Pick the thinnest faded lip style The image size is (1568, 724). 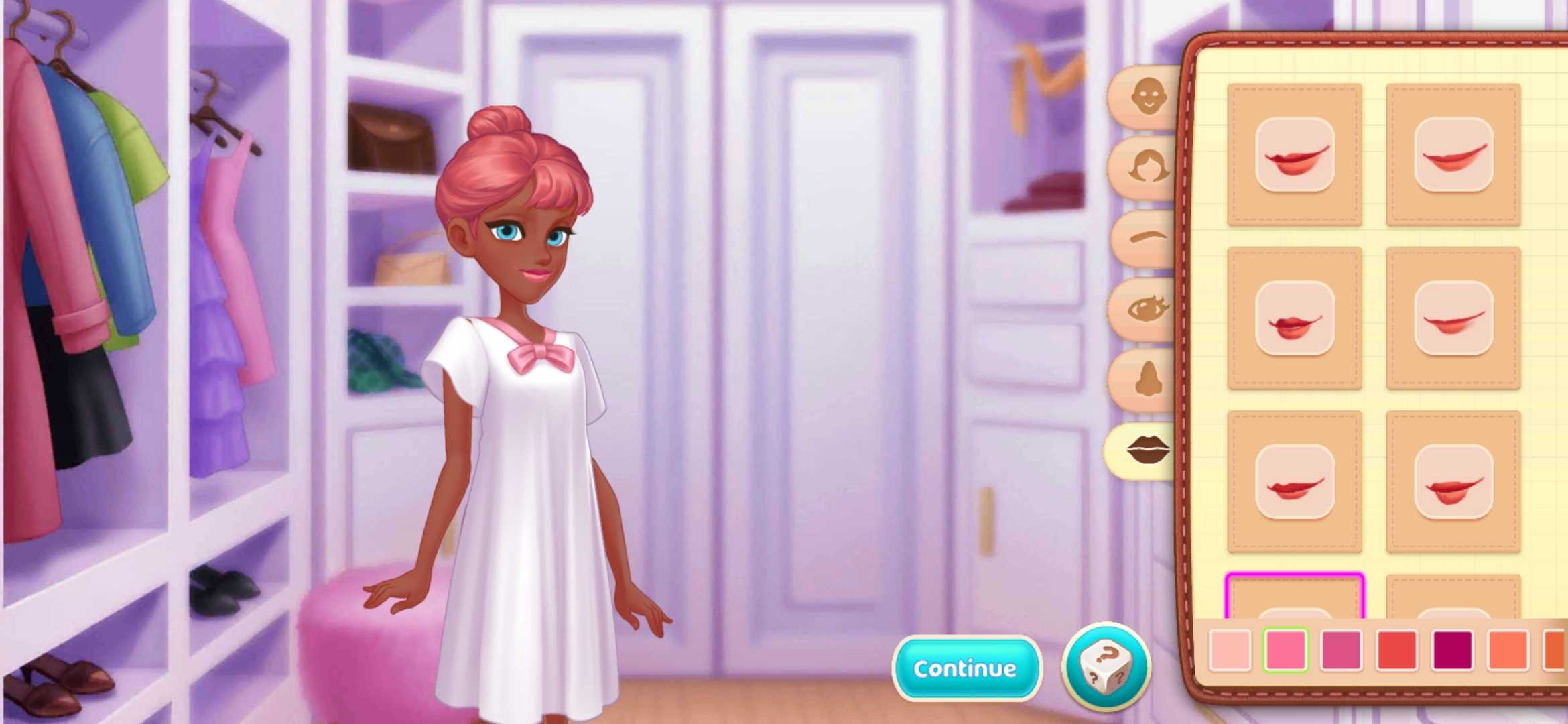pos(1453,318)
